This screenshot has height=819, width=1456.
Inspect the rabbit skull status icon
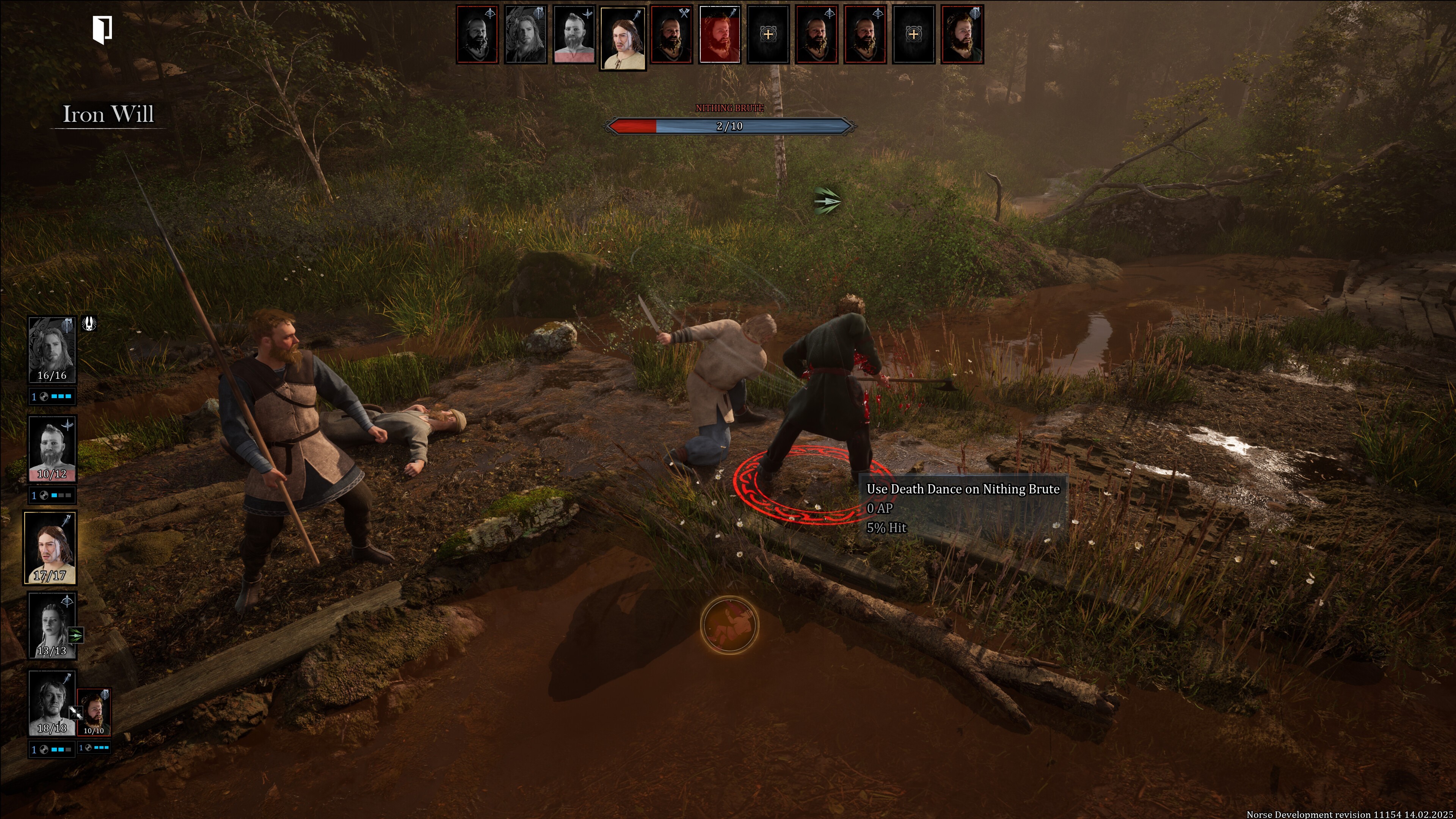pos(89,323)
